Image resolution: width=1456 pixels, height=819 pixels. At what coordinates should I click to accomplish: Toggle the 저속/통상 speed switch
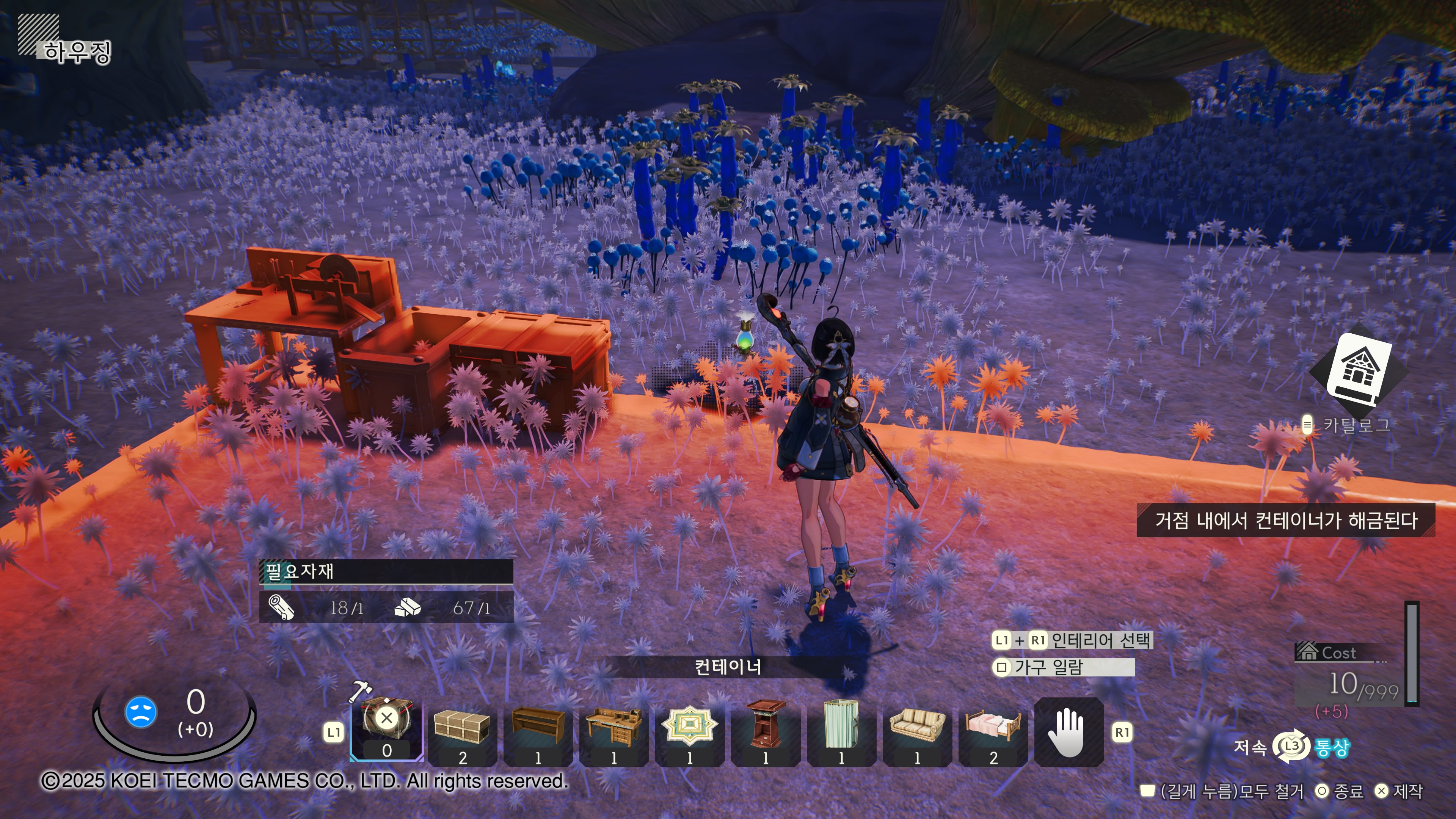(1291, 747)
